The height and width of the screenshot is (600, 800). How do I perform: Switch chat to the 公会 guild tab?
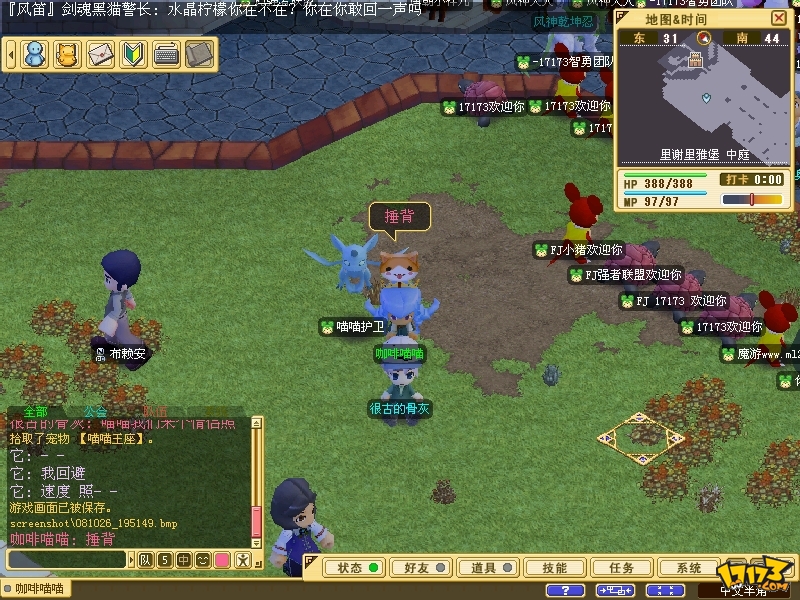pyautogui.click(x=95, y=411)
